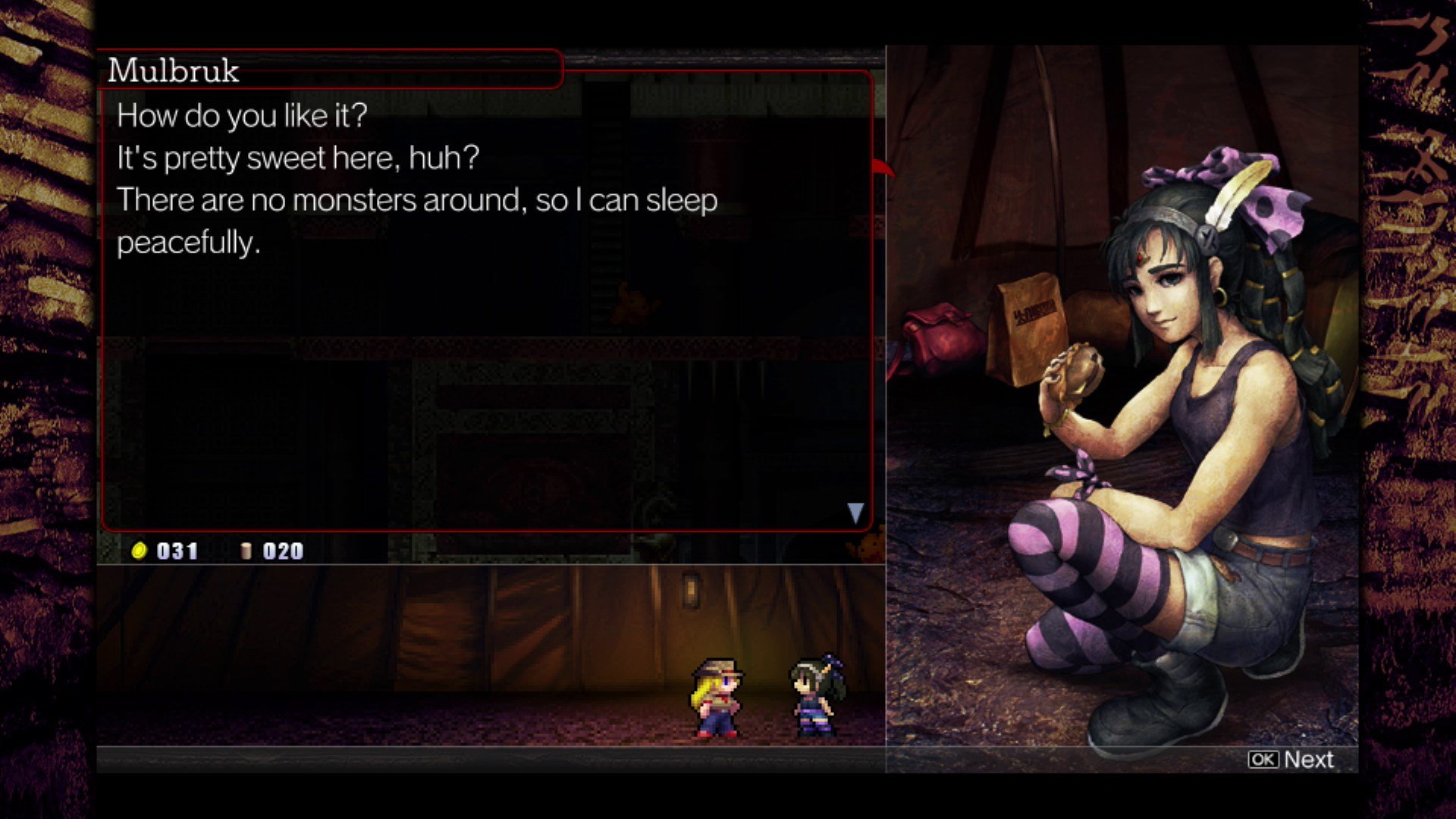The width and height of the screenshot is (1456, 819).
Task: Click the gold coin currency icon
Action: (x=140, y=551)
